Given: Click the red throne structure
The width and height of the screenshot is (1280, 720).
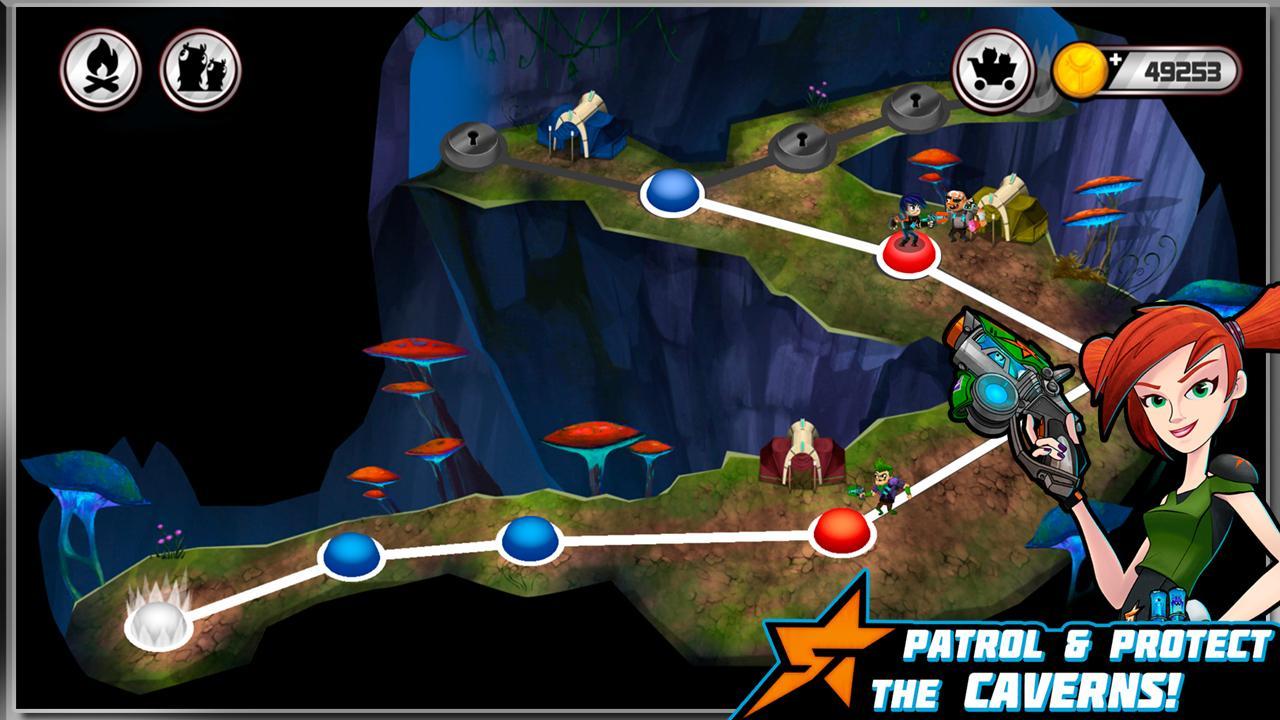Looking at the screenshot, I should click(x=805, y=460).
